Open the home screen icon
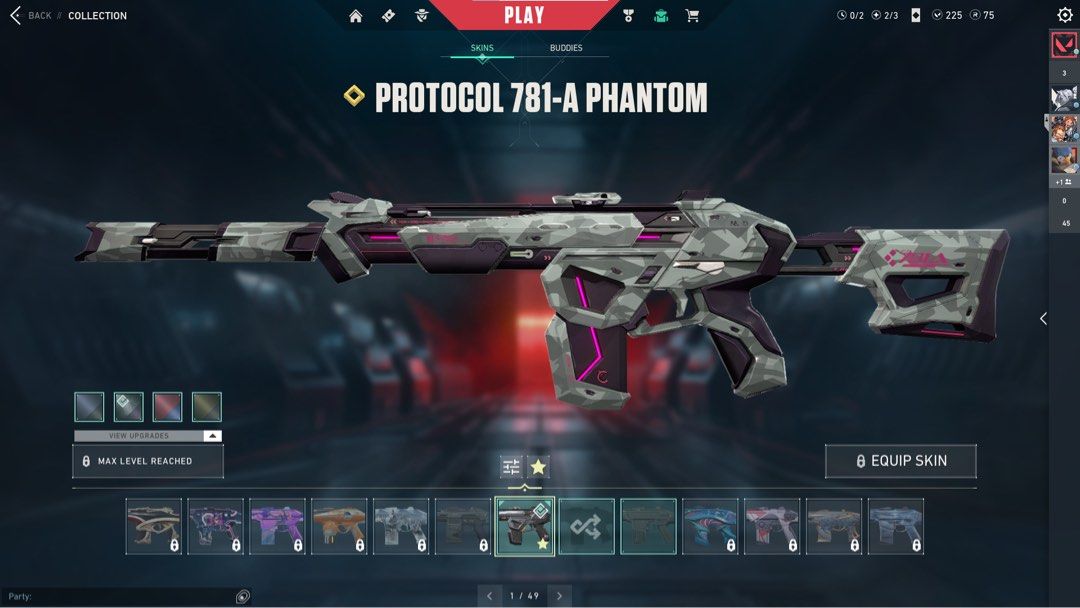 tap(356, 16)
